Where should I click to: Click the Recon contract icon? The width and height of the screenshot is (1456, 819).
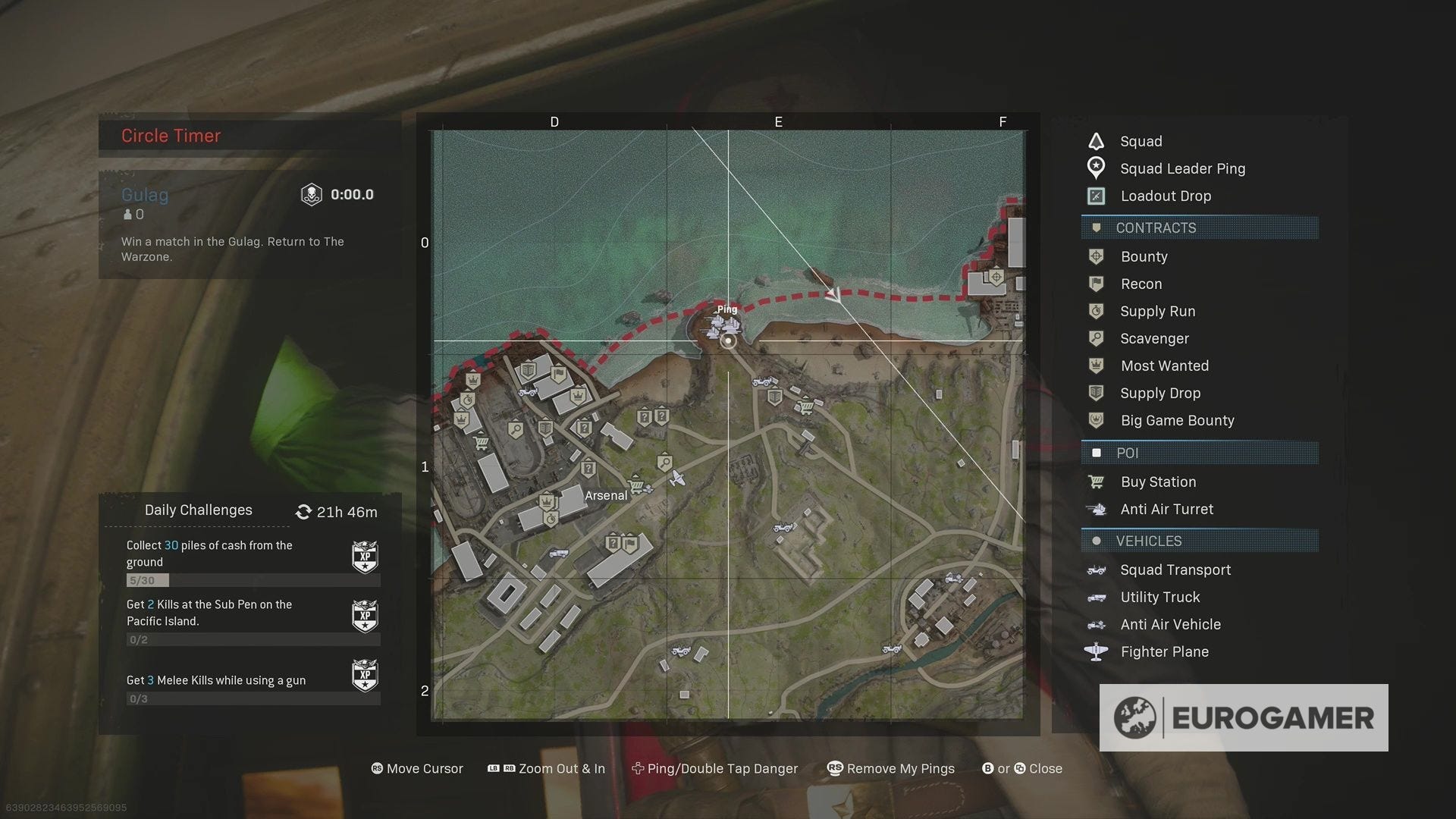(x=1096, y=284)
